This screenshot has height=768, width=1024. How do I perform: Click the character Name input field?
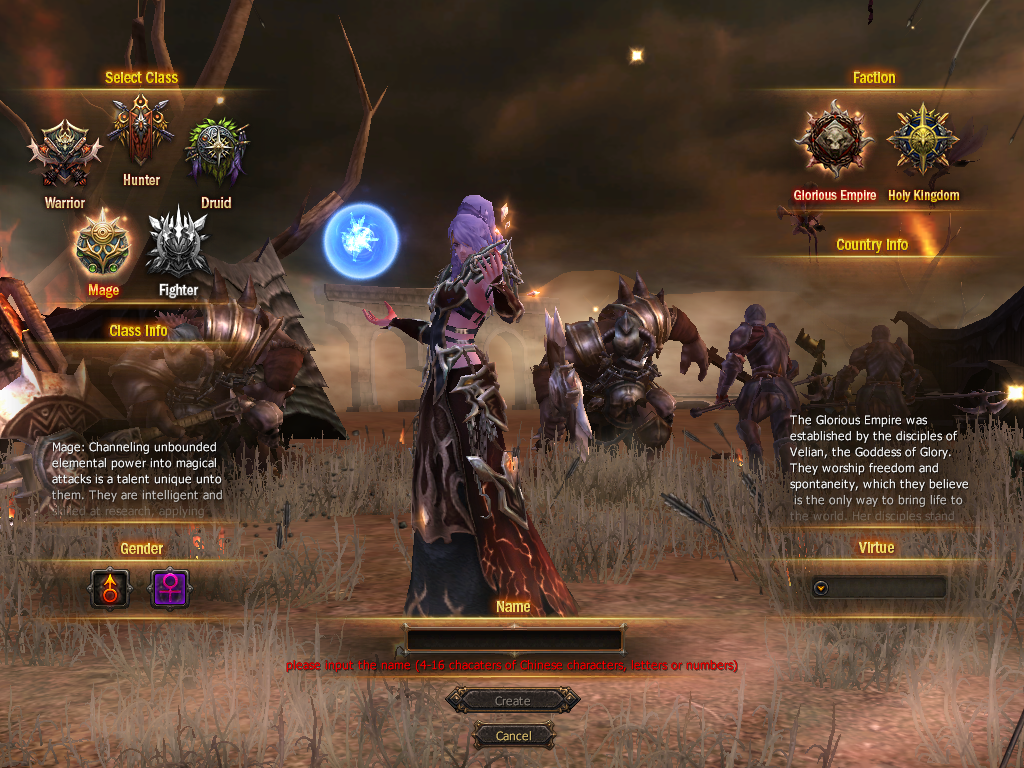tap(514, 640)
